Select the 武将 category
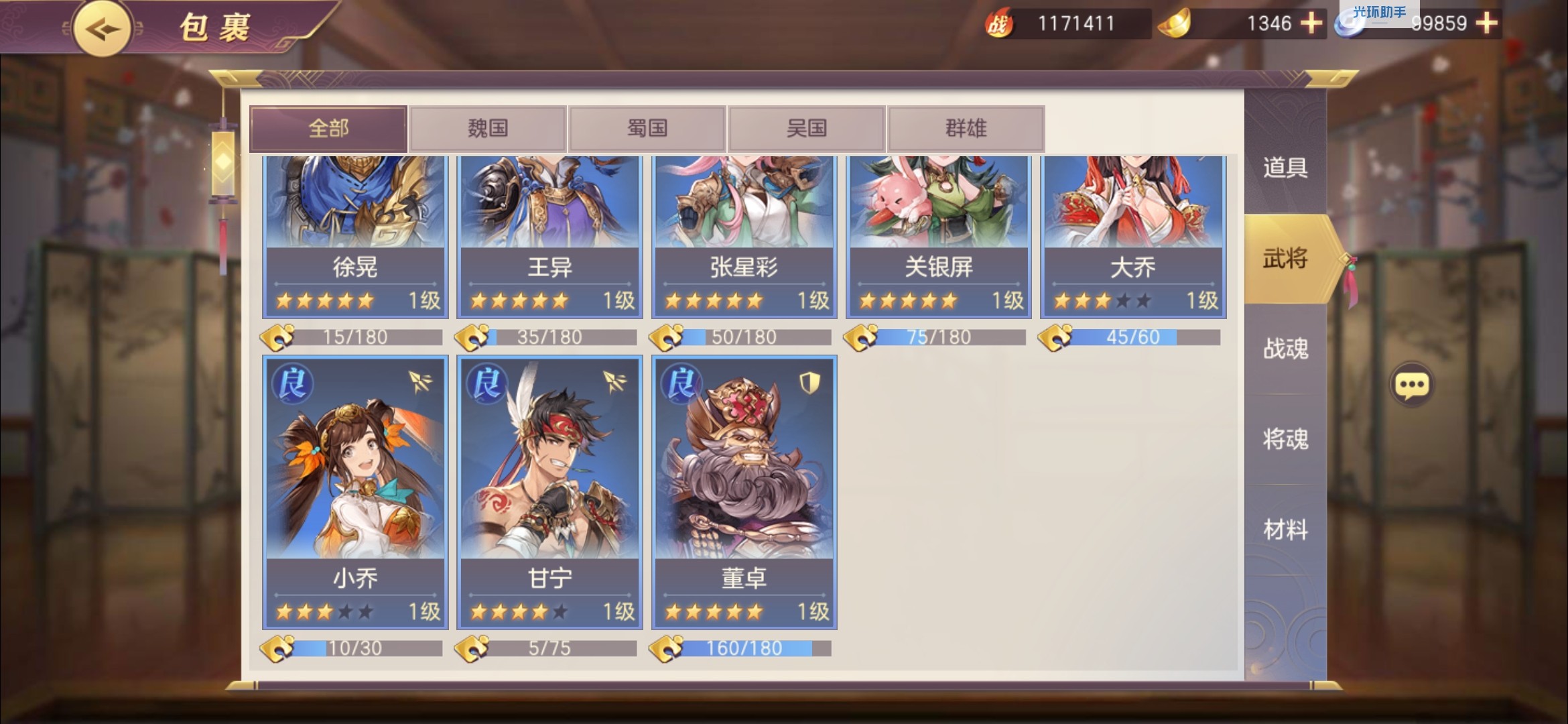The width and height of the screenshot is (1568, 724). tap(1285, 259)
